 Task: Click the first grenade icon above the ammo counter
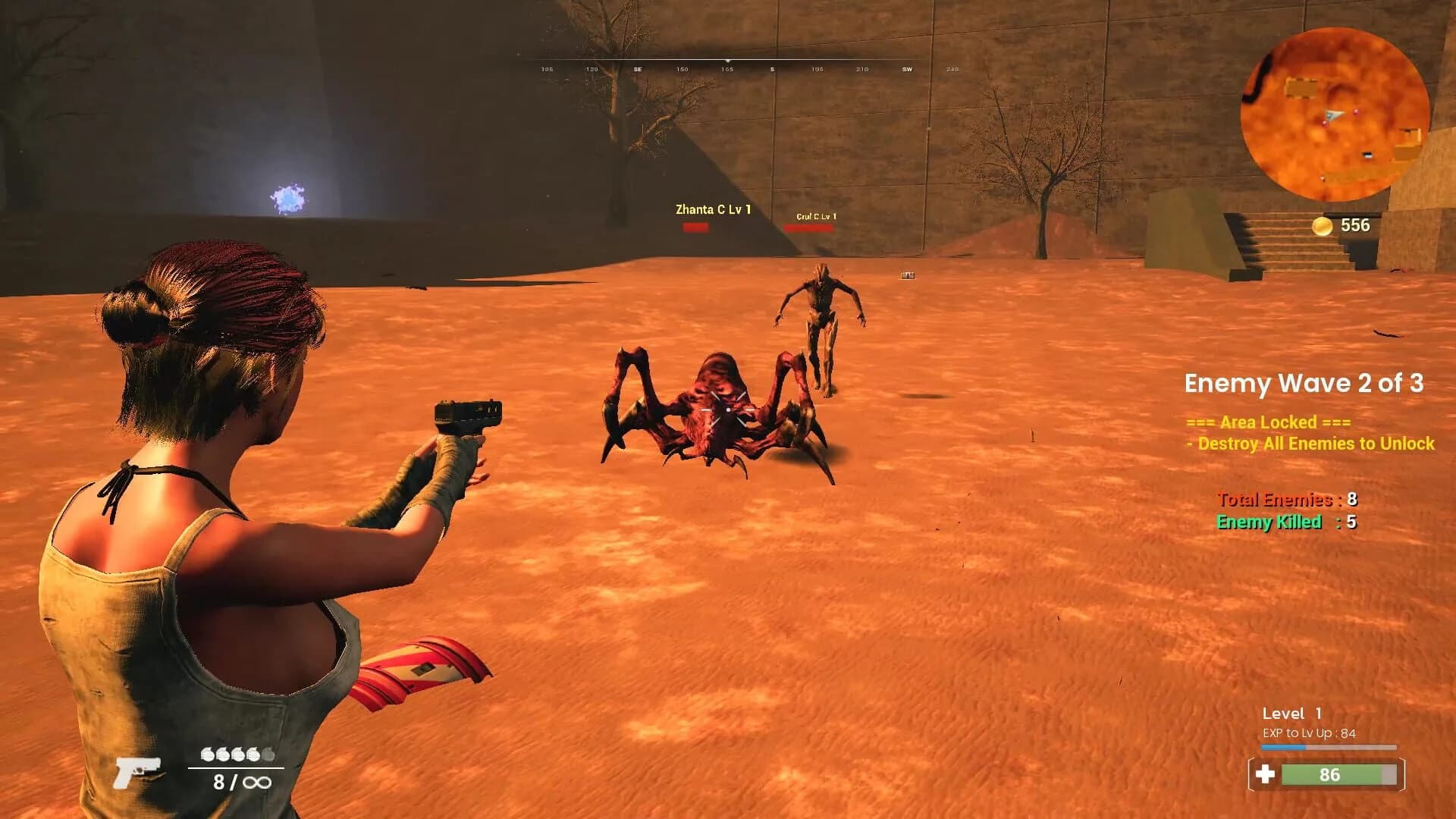tap(206, 755)
